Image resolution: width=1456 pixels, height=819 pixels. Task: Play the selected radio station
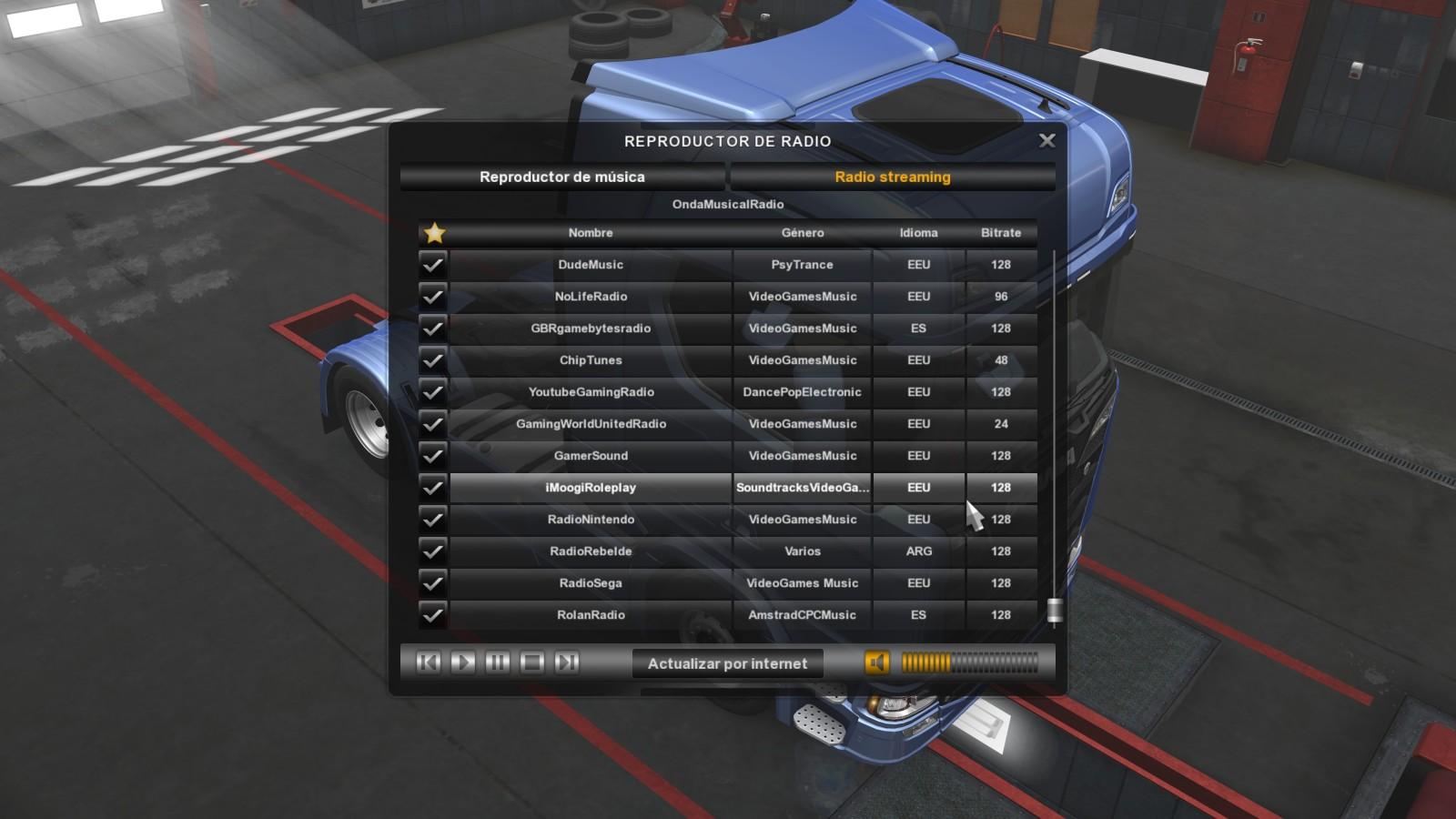coord(463,662)
